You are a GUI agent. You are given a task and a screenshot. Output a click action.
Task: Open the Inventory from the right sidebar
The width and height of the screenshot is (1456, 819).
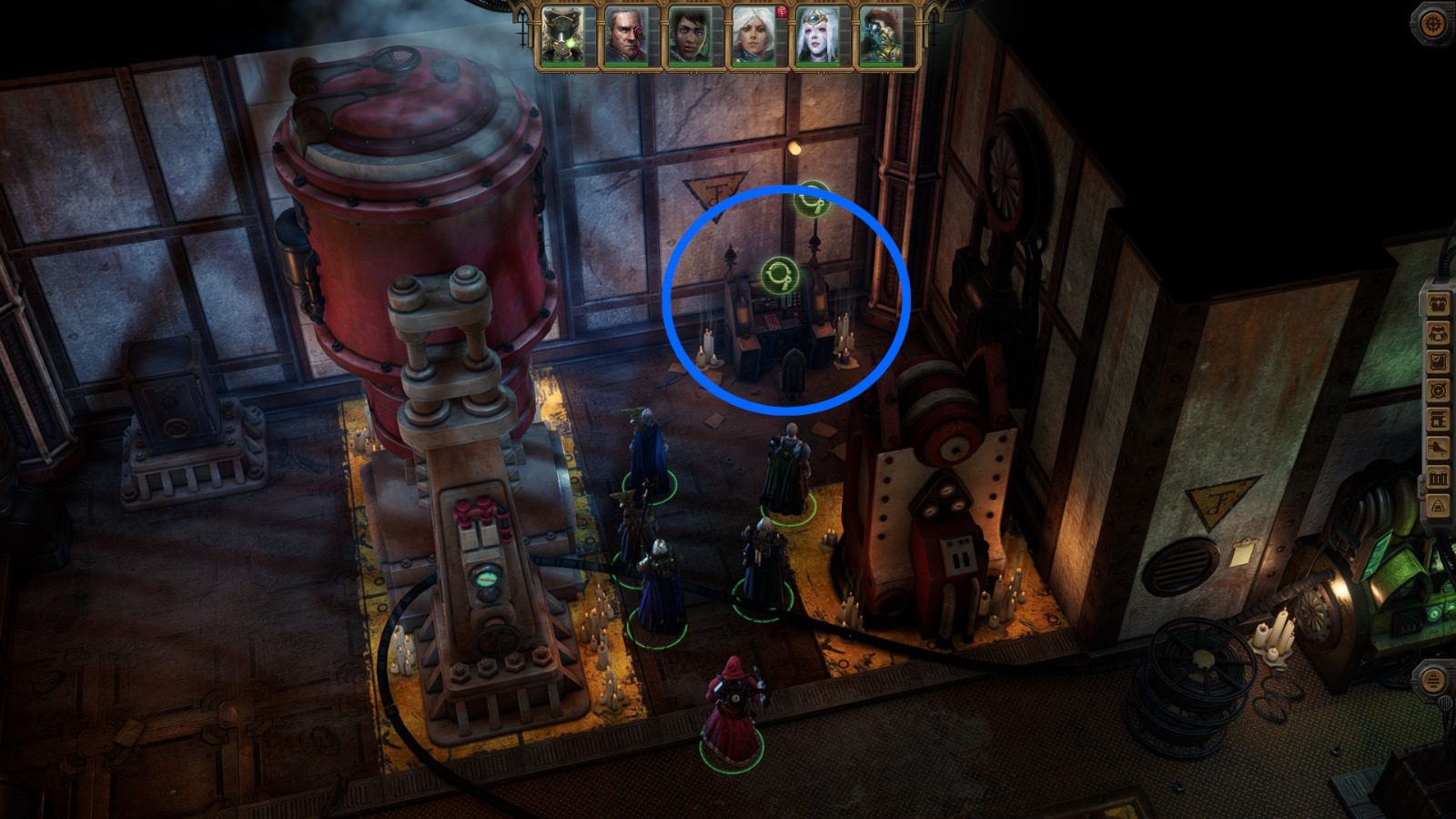(x=1438, y=303)
